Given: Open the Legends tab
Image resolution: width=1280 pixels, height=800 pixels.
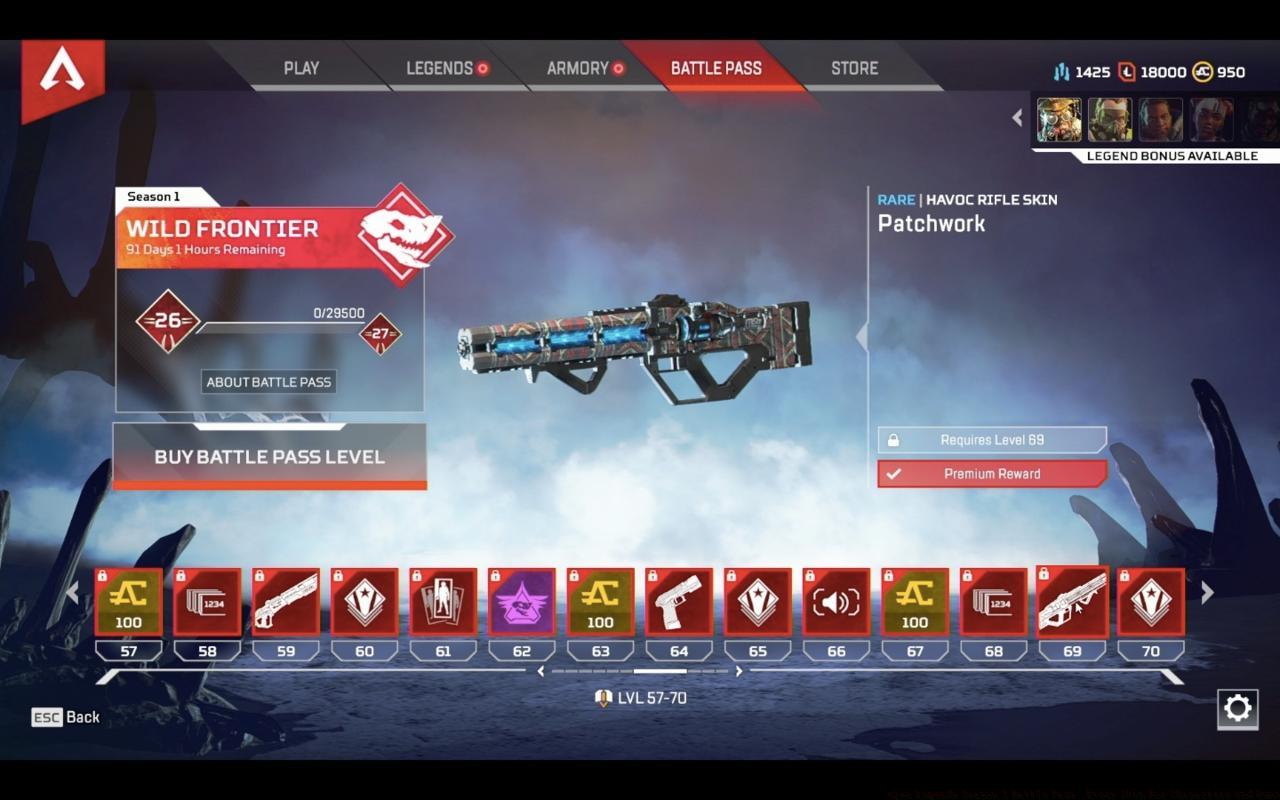Looking at the screenshot, I should (x=446, y=68).
